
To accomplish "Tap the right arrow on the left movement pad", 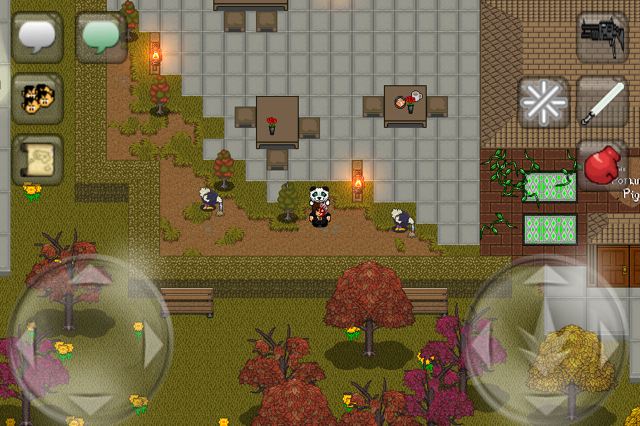I will click(153, 342).
